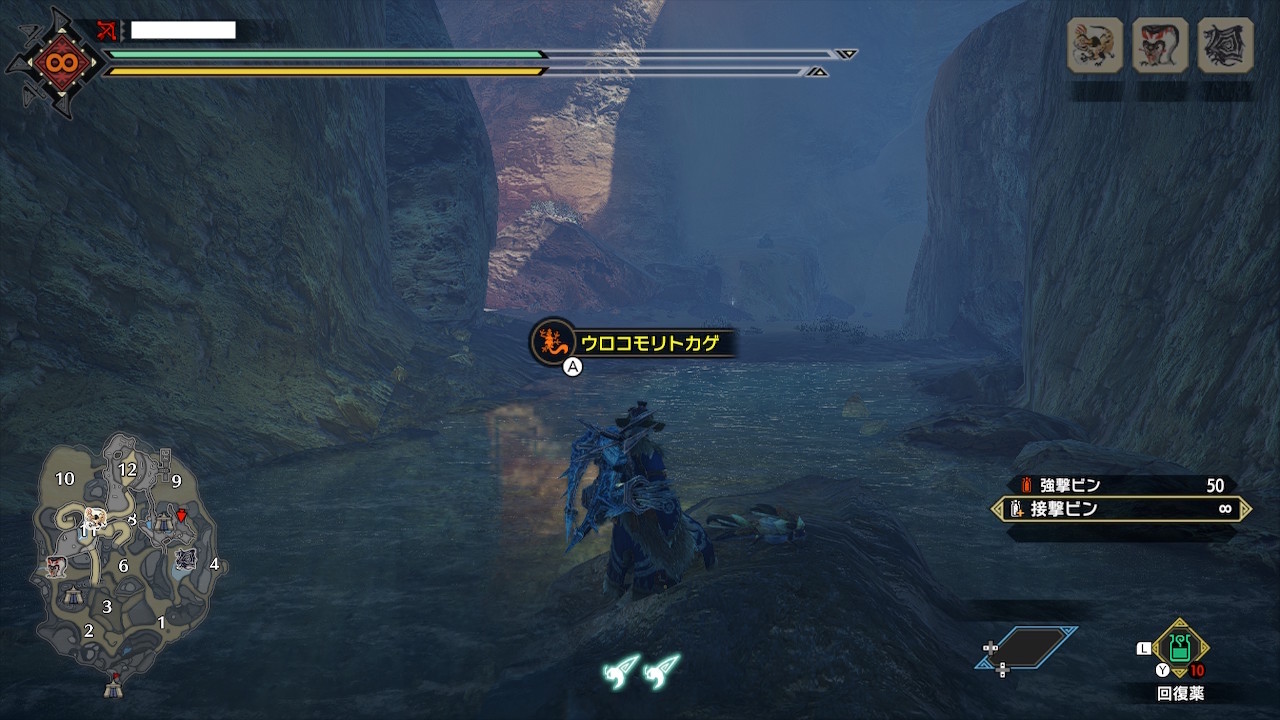Image resolution: width=1280 pixels, height=720 pixels.
Task: Select the red-and-white monster target icon
Action: 1160,45
